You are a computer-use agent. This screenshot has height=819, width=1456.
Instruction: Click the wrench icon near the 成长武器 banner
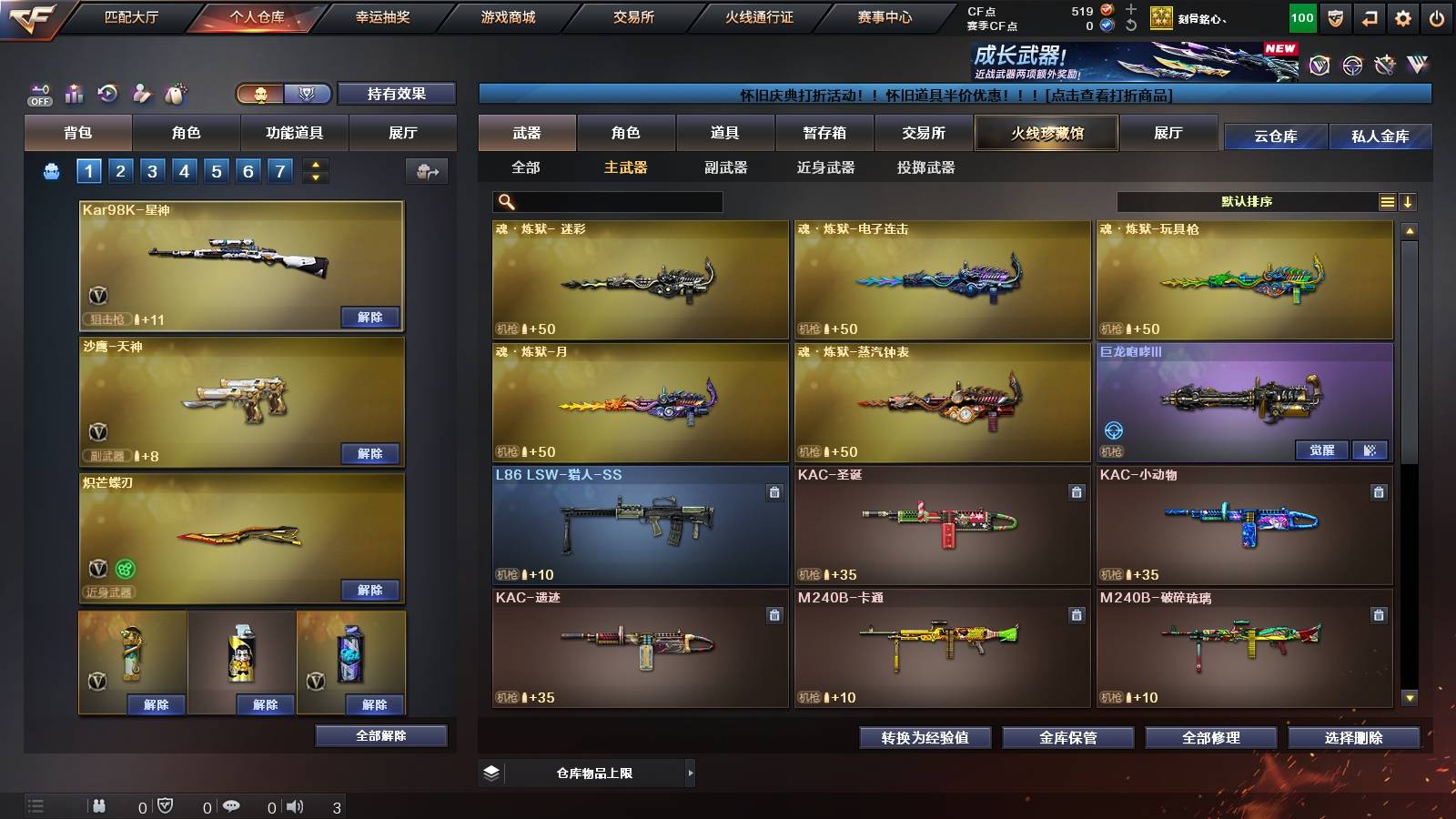1386,66
